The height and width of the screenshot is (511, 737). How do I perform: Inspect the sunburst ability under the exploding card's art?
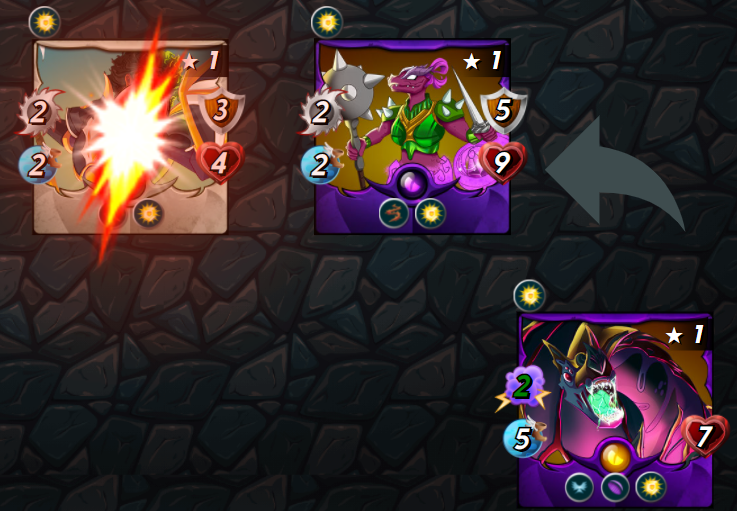point(148,213)
